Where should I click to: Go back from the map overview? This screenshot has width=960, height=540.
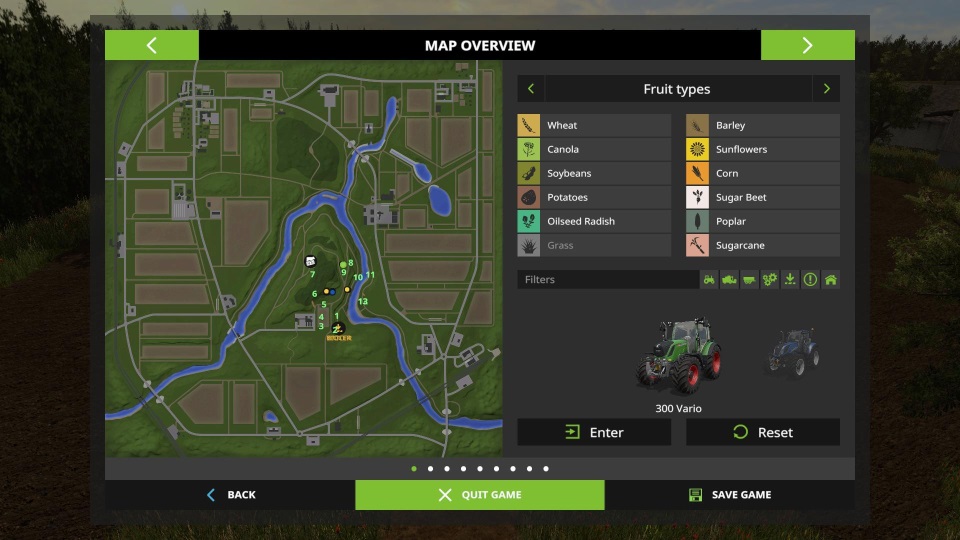[231, 495]
